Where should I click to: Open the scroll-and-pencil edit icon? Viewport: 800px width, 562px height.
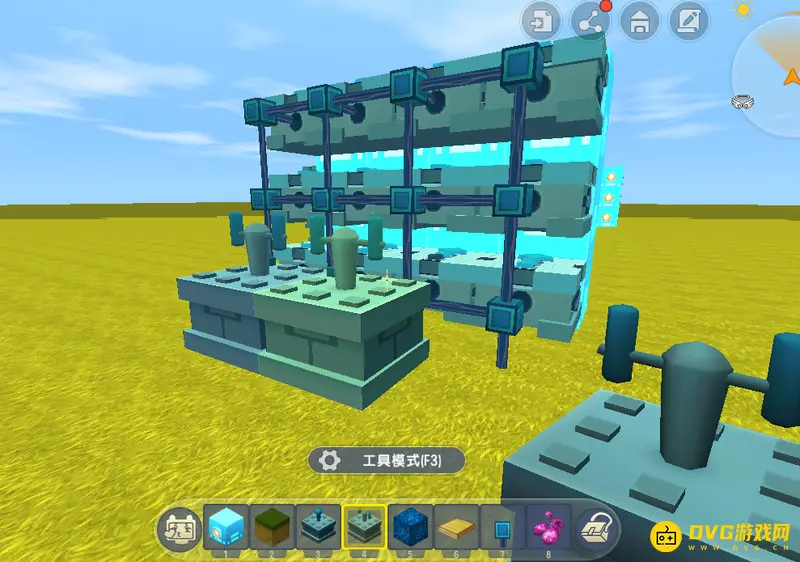coord(688,20)
